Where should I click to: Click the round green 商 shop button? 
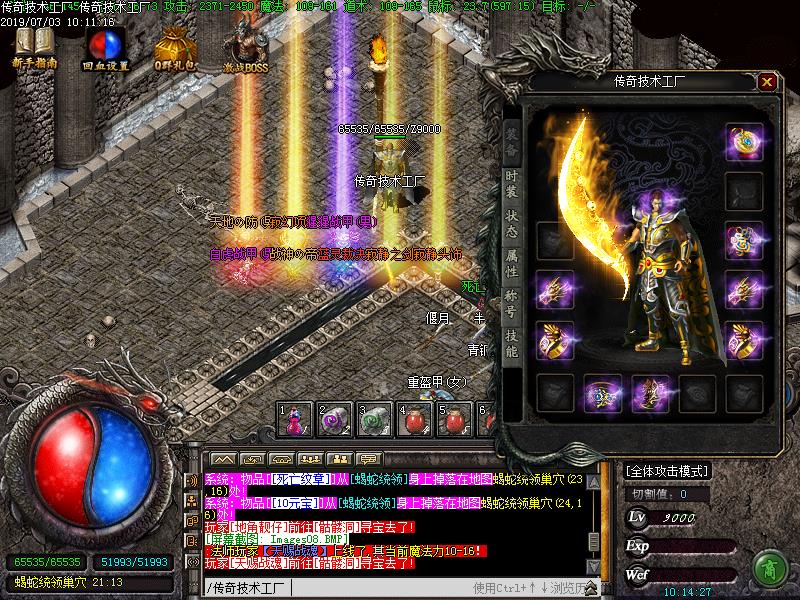coord(770,567)
